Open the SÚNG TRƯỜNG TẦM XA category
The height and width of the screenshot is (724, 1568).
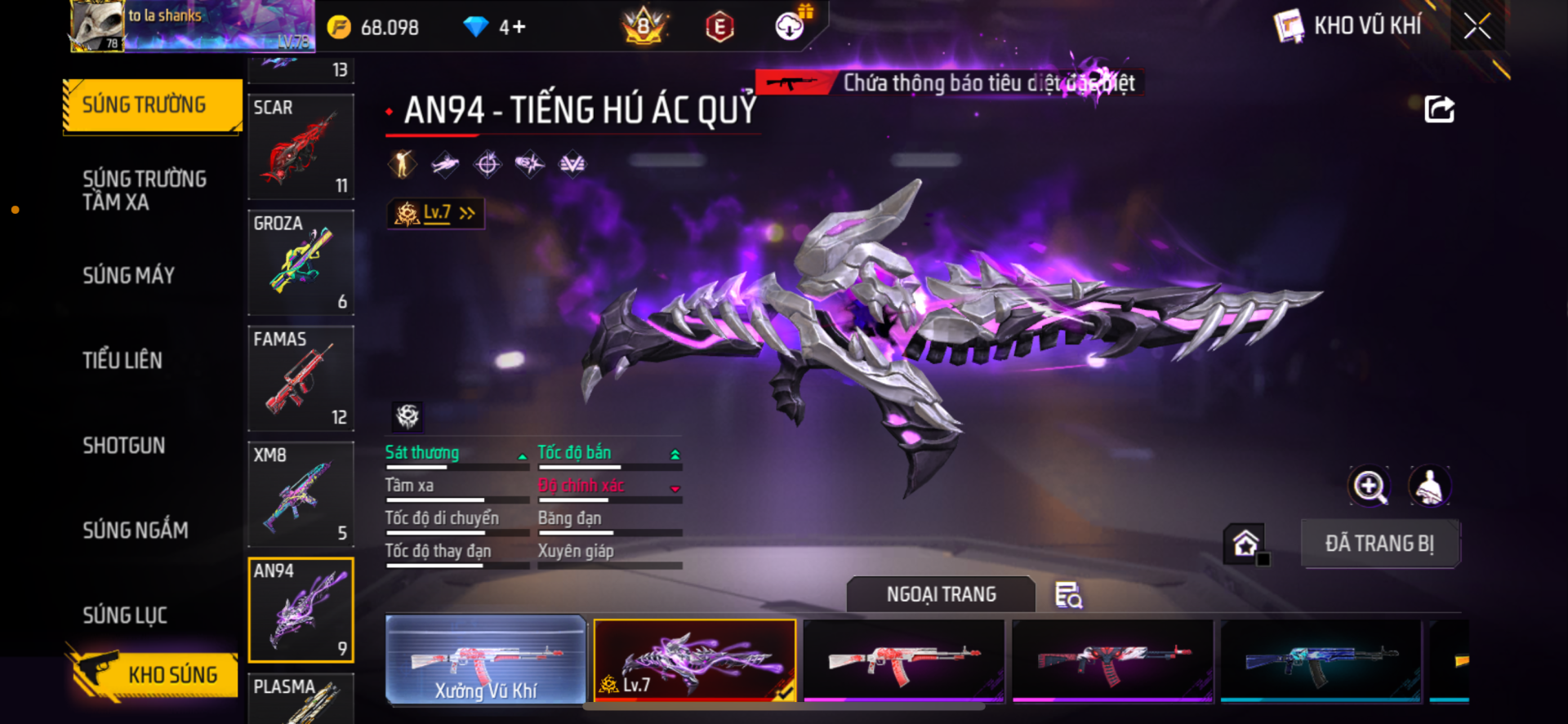pos(145,191)
